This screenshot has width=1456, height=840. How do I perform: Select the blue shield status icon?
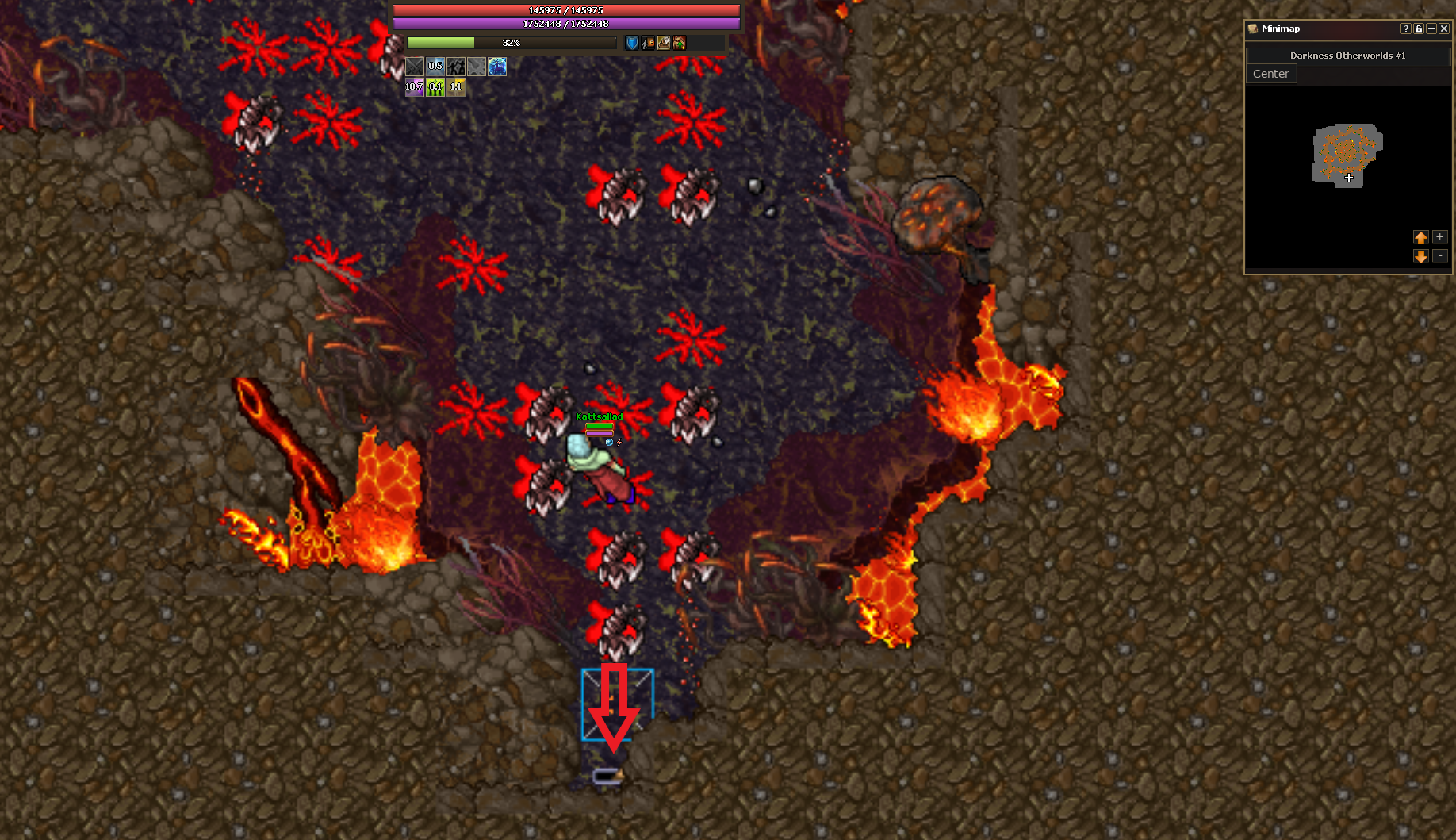coord(632,43)
